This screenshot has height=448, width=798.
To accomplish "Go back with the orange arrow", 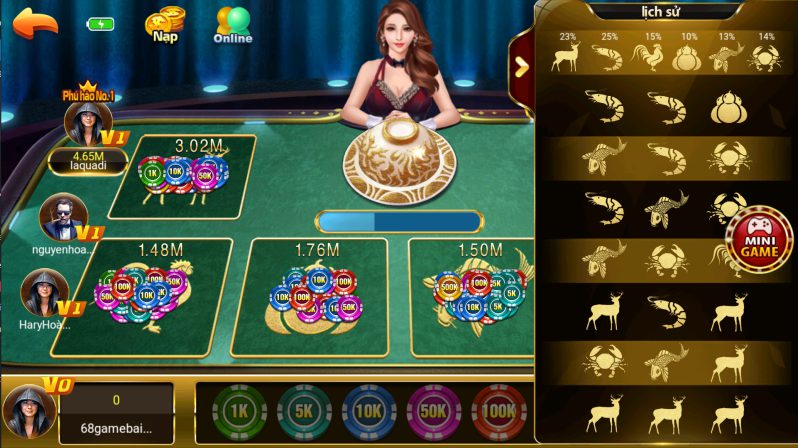I will 35,24.
